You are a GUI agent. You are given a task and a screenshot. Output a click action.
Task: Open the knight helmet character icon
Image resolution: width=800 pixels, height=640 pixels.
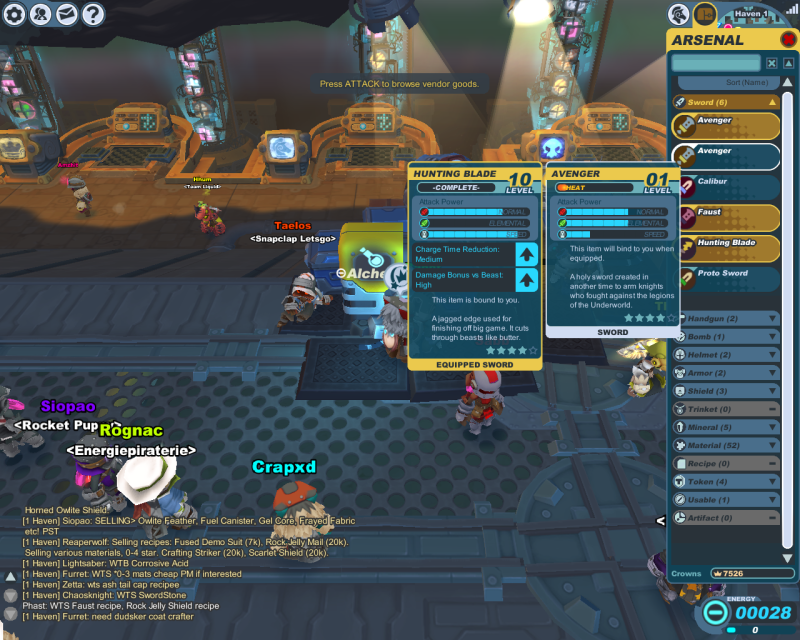point(679,14)
